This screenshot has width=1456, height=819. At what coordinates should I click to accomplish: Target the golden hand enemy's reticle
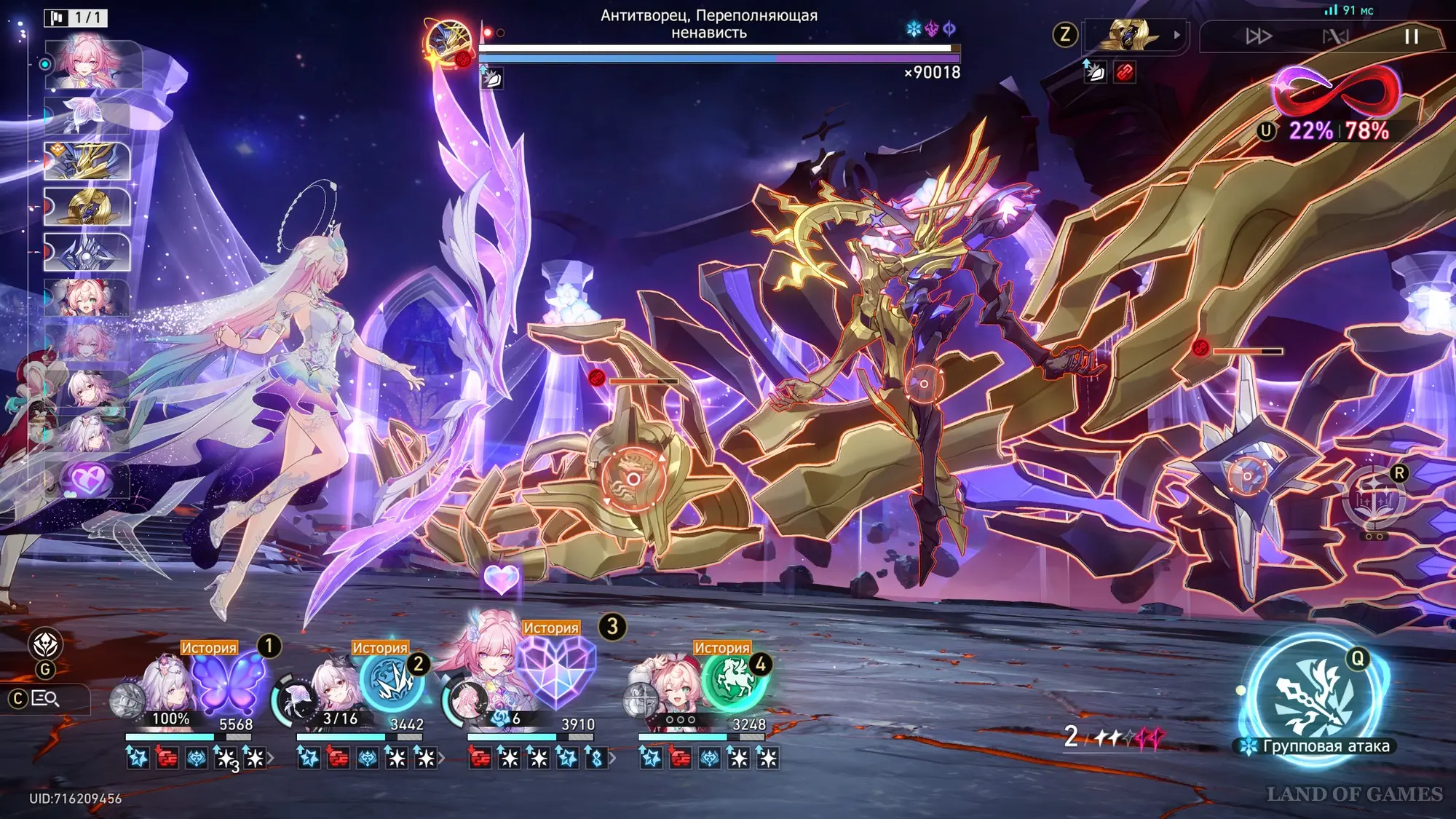coord(633,478)
